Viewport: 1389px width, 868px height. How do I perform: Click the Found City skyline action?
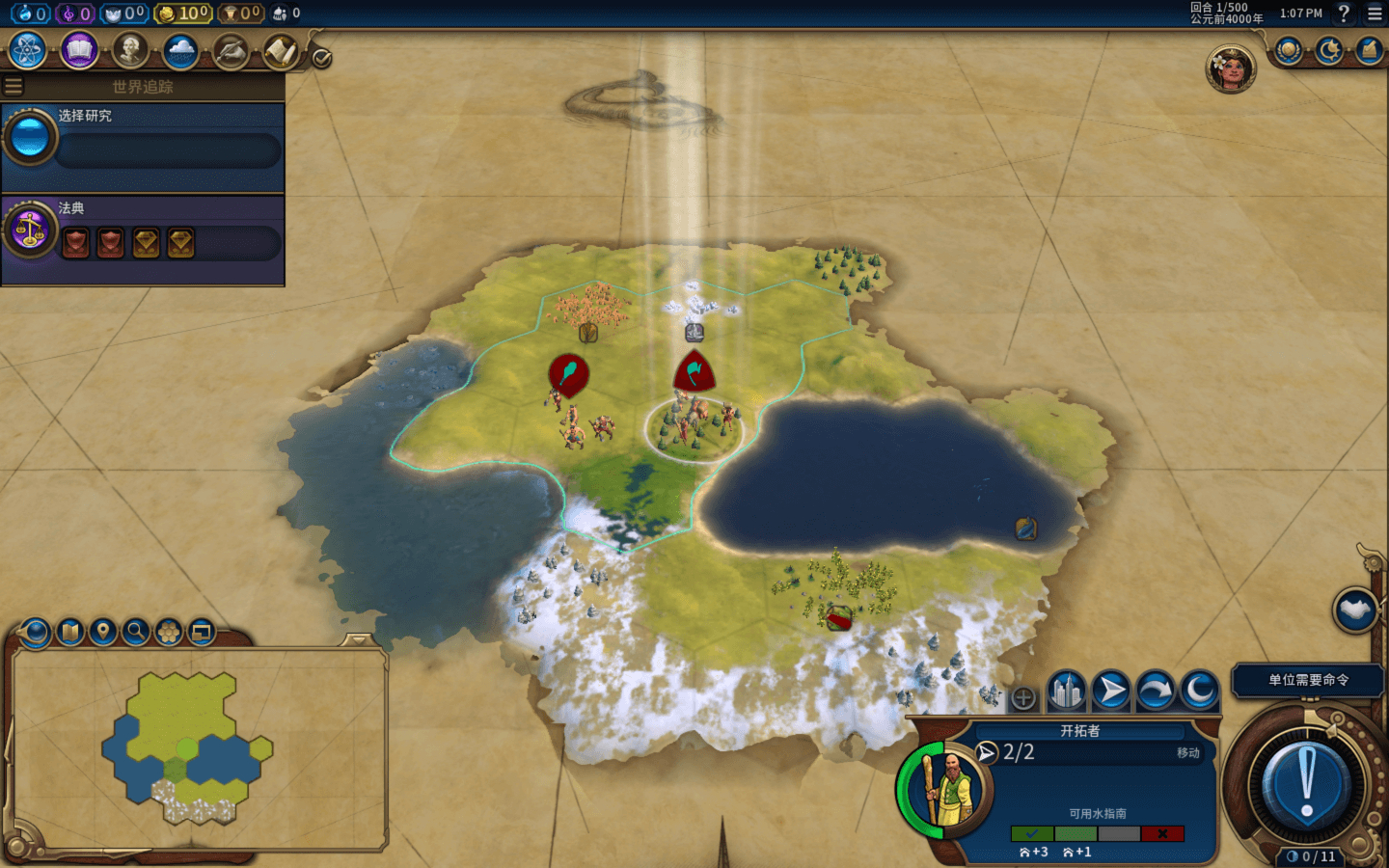1066,692
